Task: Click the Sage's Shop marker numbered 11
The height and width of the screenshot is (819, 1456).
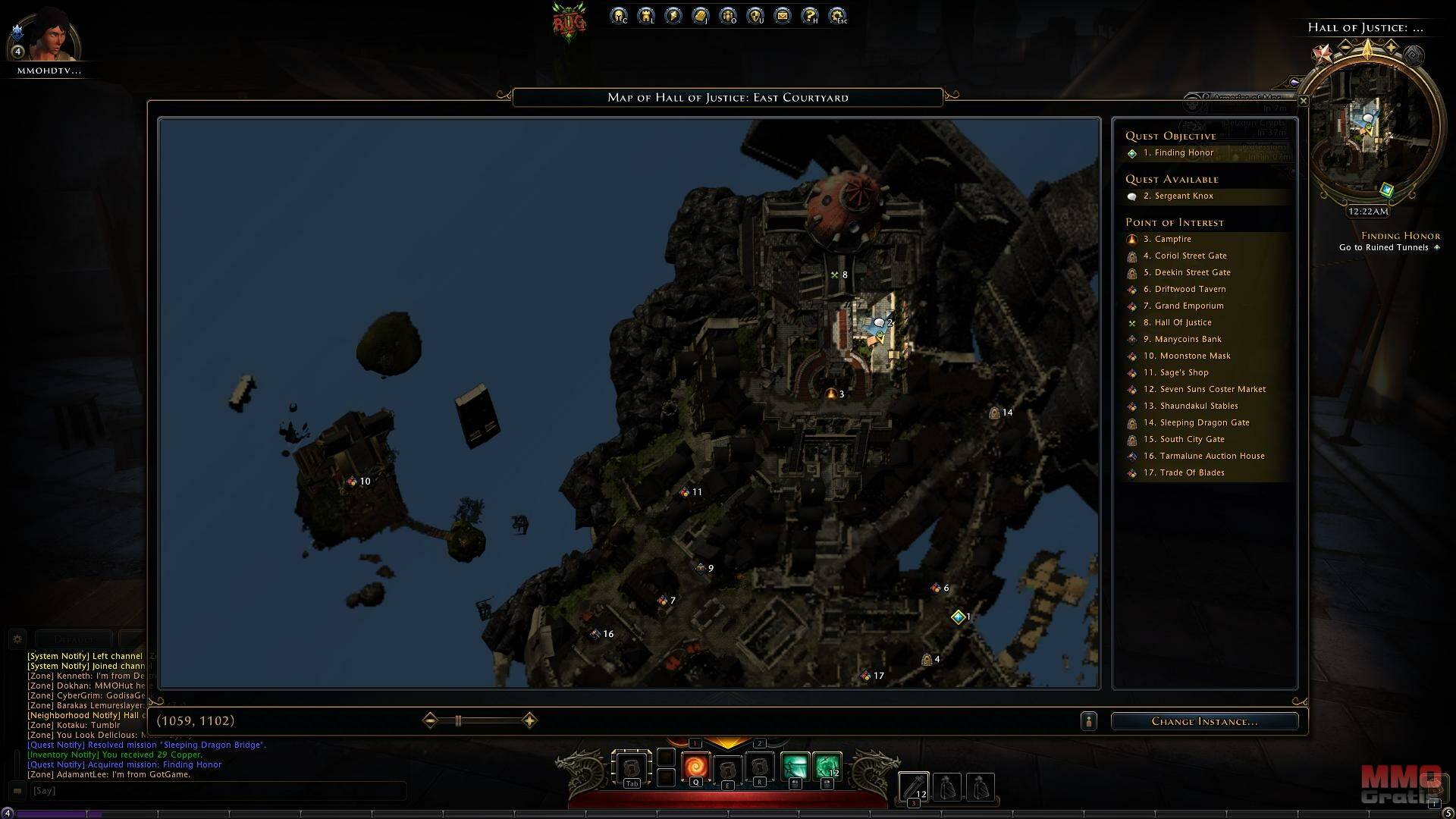Action: pyautogui.click(x=685, y=492)
